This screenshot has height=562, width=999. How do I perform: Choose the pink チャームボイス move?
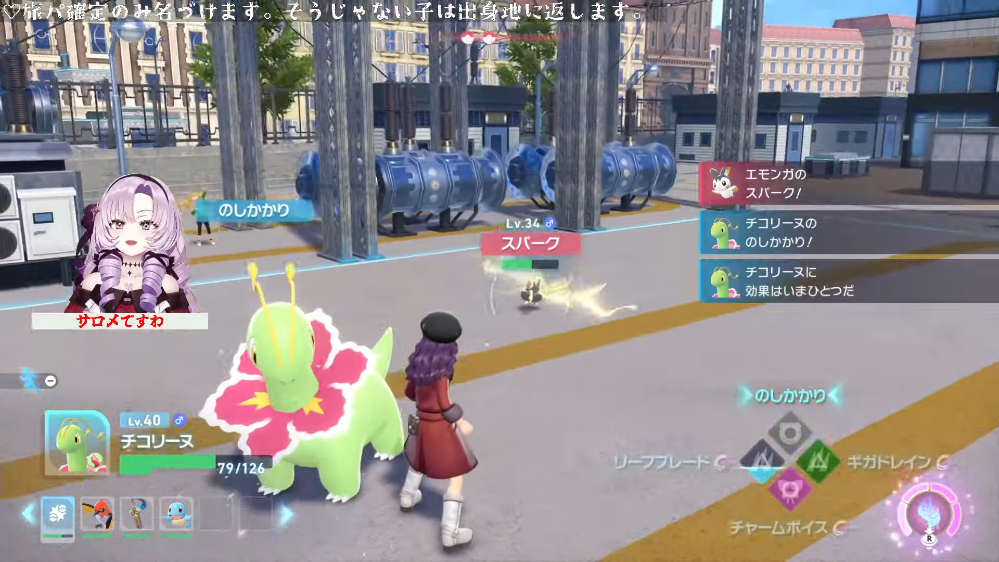(x=790, y=487)
